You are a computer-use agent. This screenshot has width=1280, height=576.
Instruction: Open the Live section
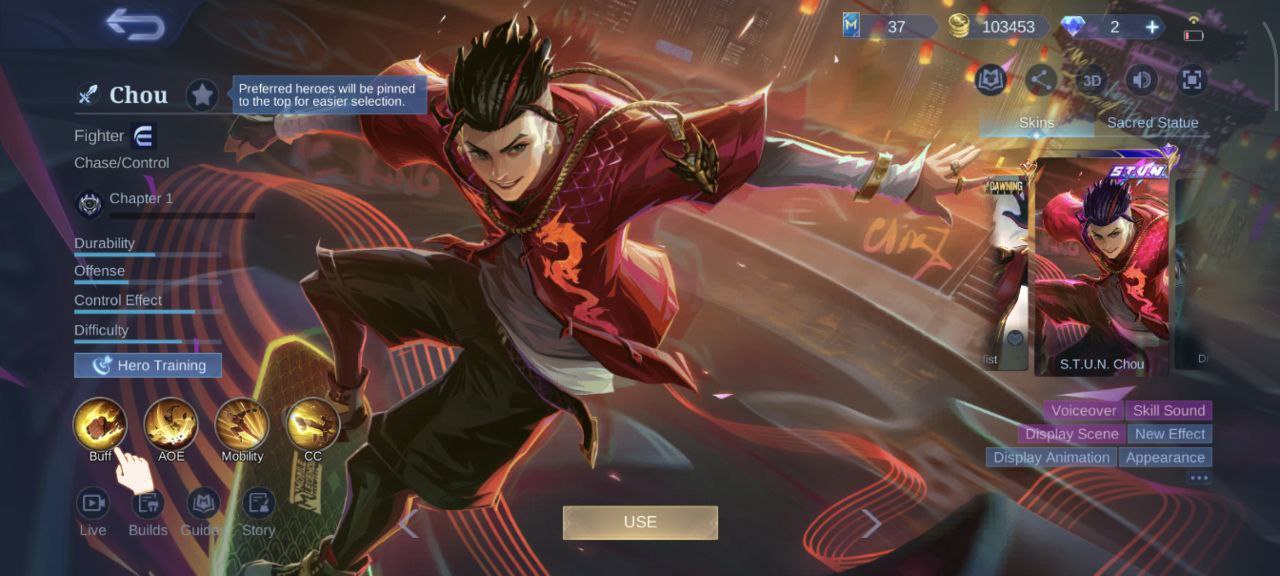[x=93, y=503]
